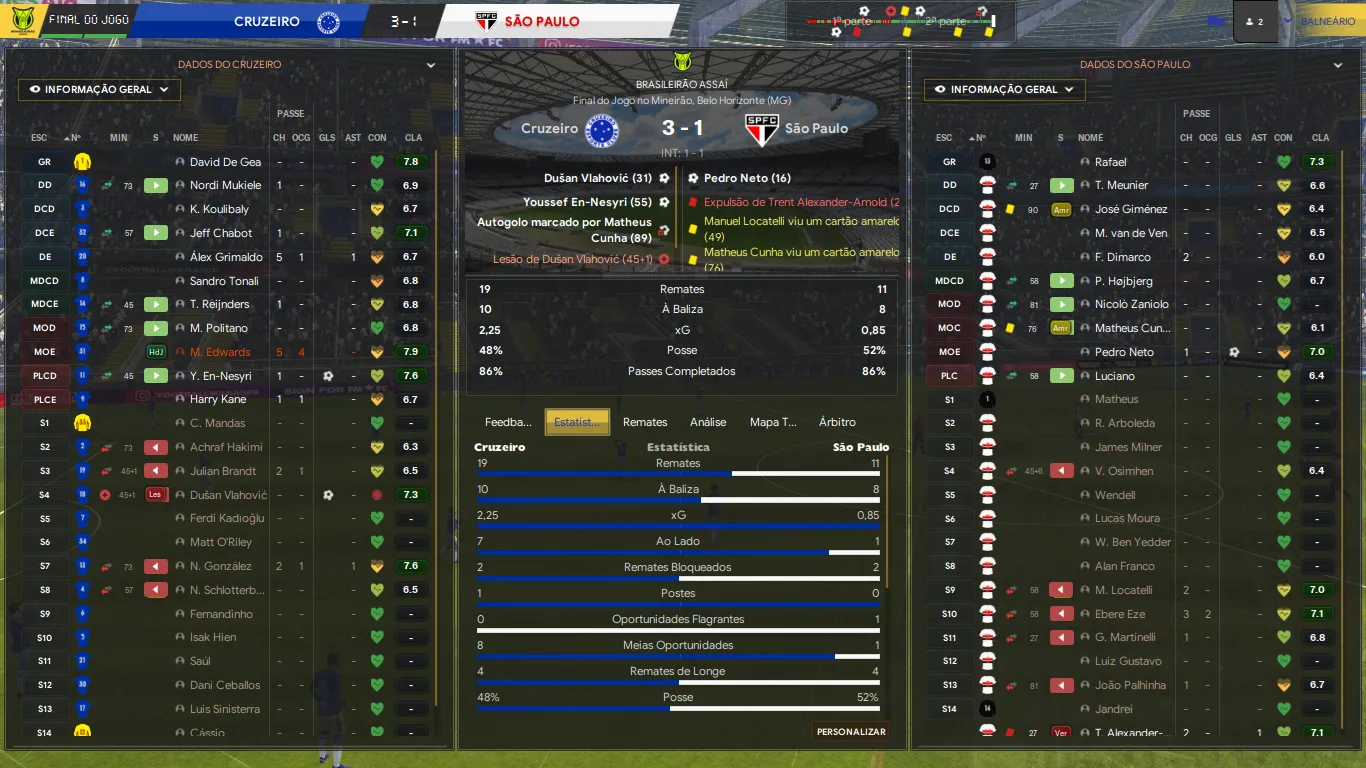The width and height of the screenshot is (1366, 768).
Task: Open São Paulo's Informação Geral dropdown
Action: [1005, 89]
